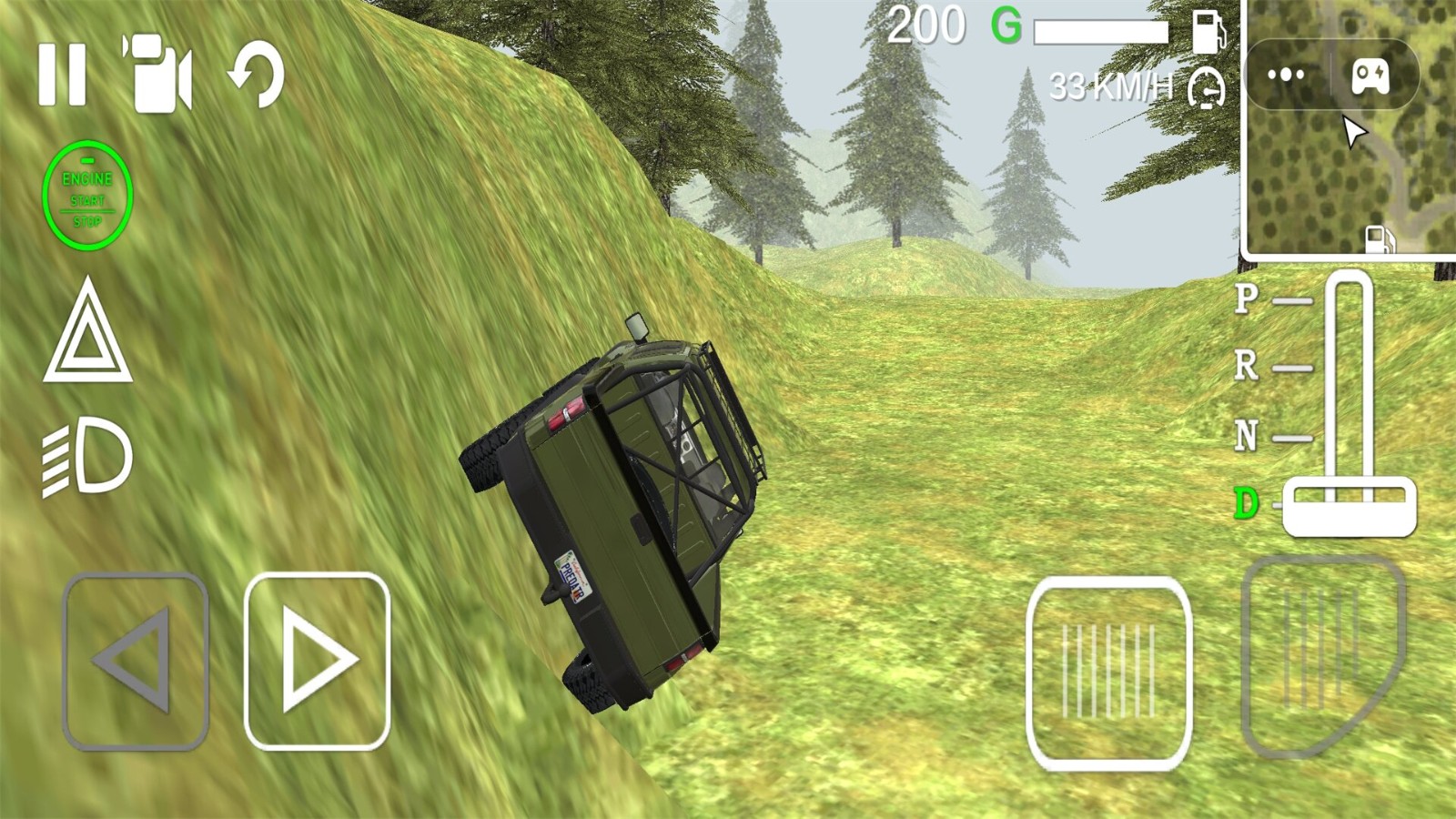Toggle the cruise control speedometer icon
Screen dimensions: 1456x819
1207,88
